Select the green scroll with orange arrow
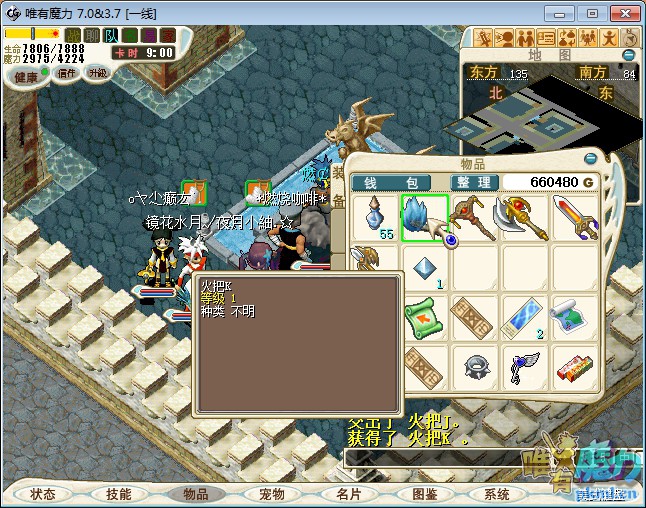Screen dimensions: 646x508 (425, 318)
